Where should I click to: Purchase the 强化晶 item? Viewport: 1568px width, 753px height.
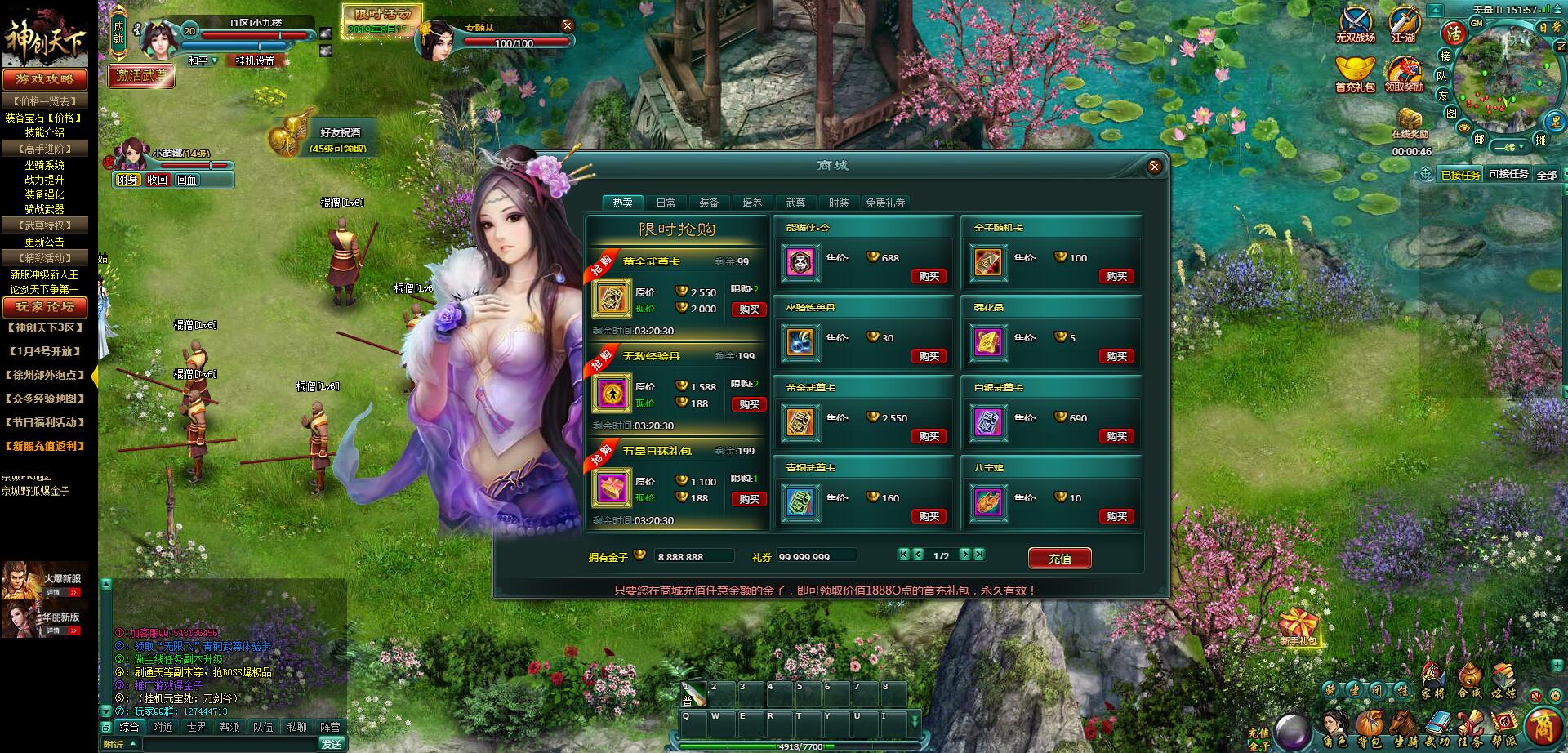(x=1116, y=356)
